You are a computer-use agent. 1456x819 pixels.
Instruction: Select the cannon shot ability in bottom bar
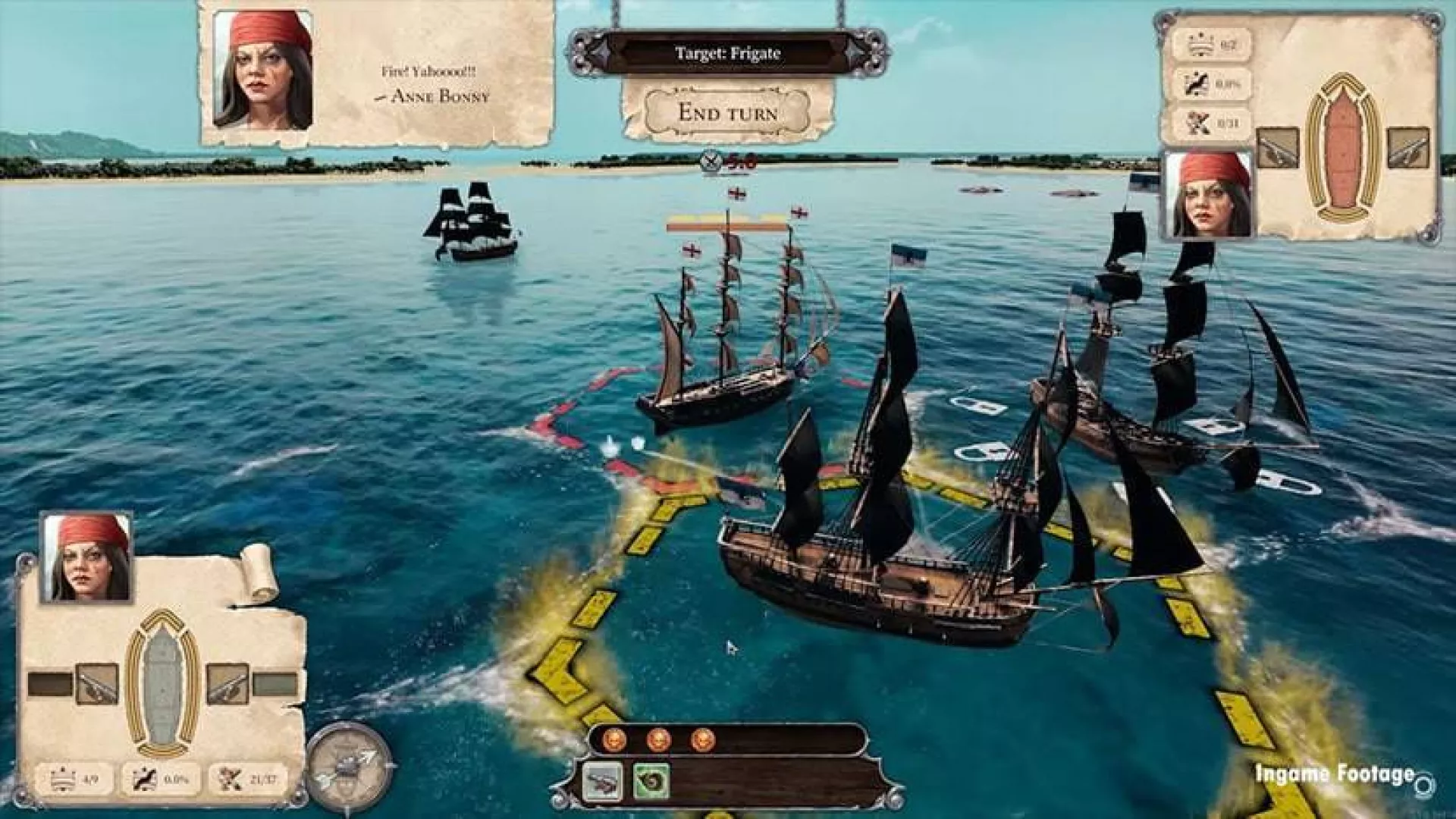pos(603,781)
